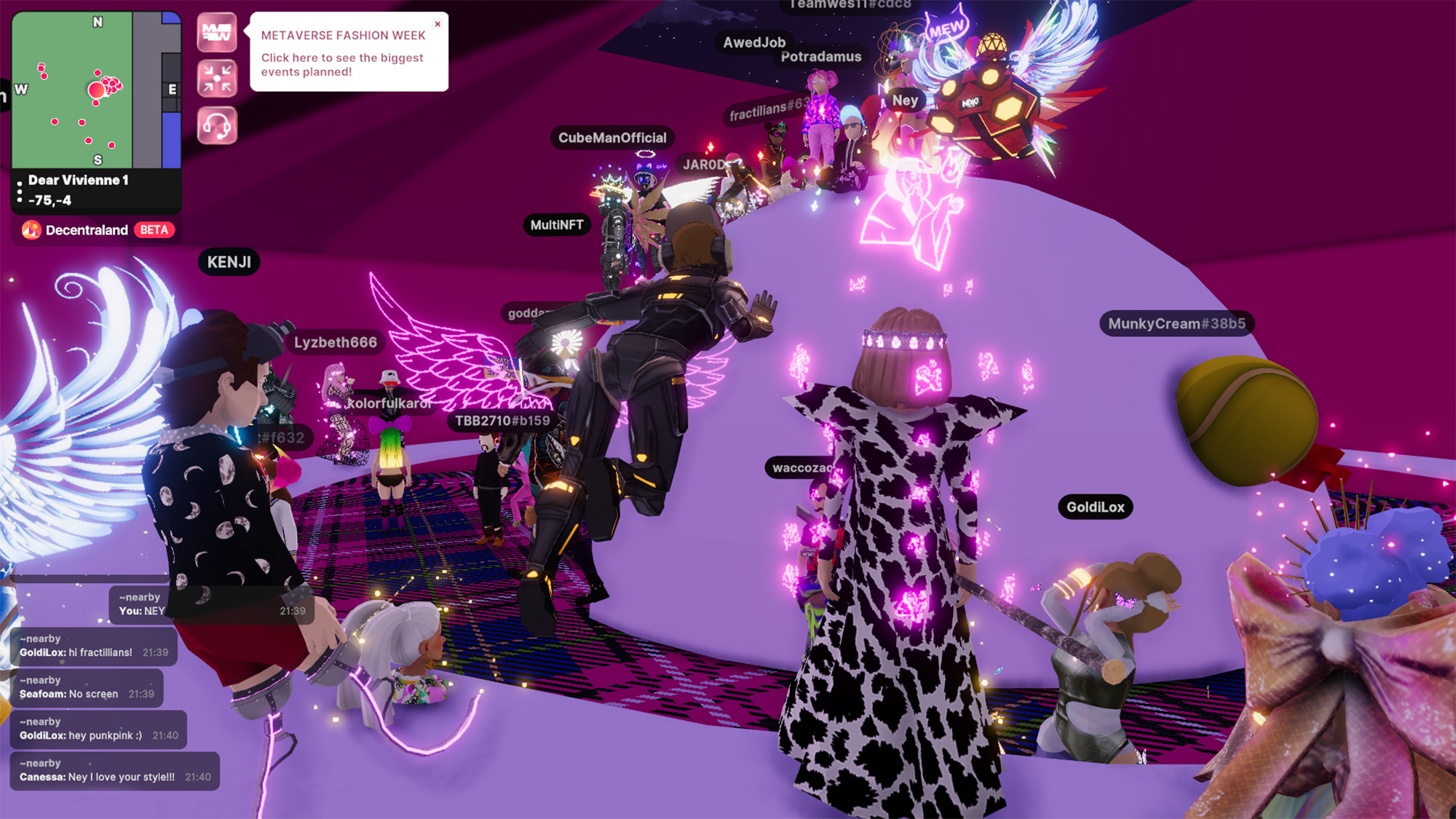This screenshot has width=1456, height=819.
Task: Click the Decentraland BETA badge
Action: [x=98, y=230]
